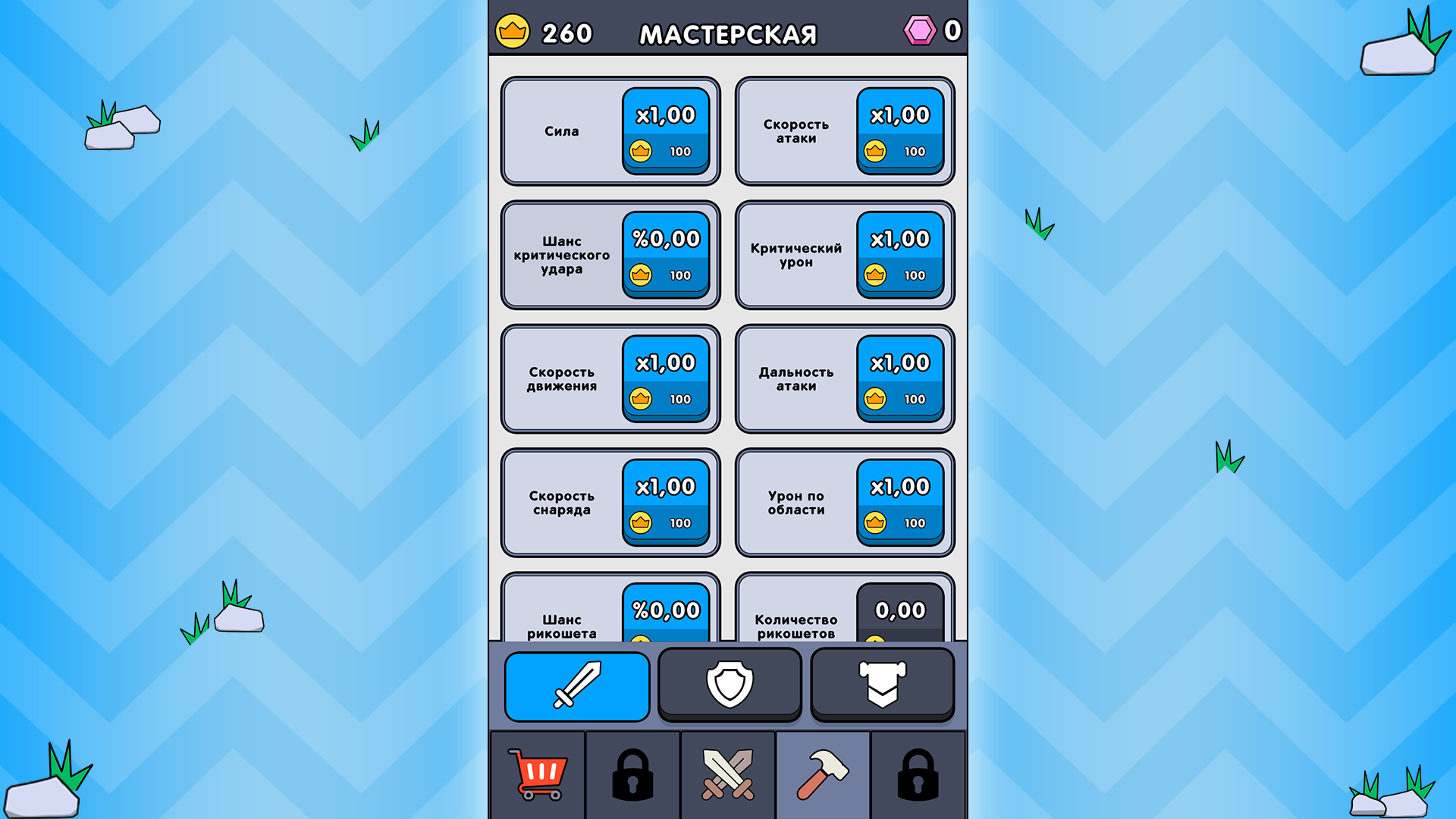Purchase the Шанс критического удара upgrade
1456x819 pixels.
click(665, 255)
